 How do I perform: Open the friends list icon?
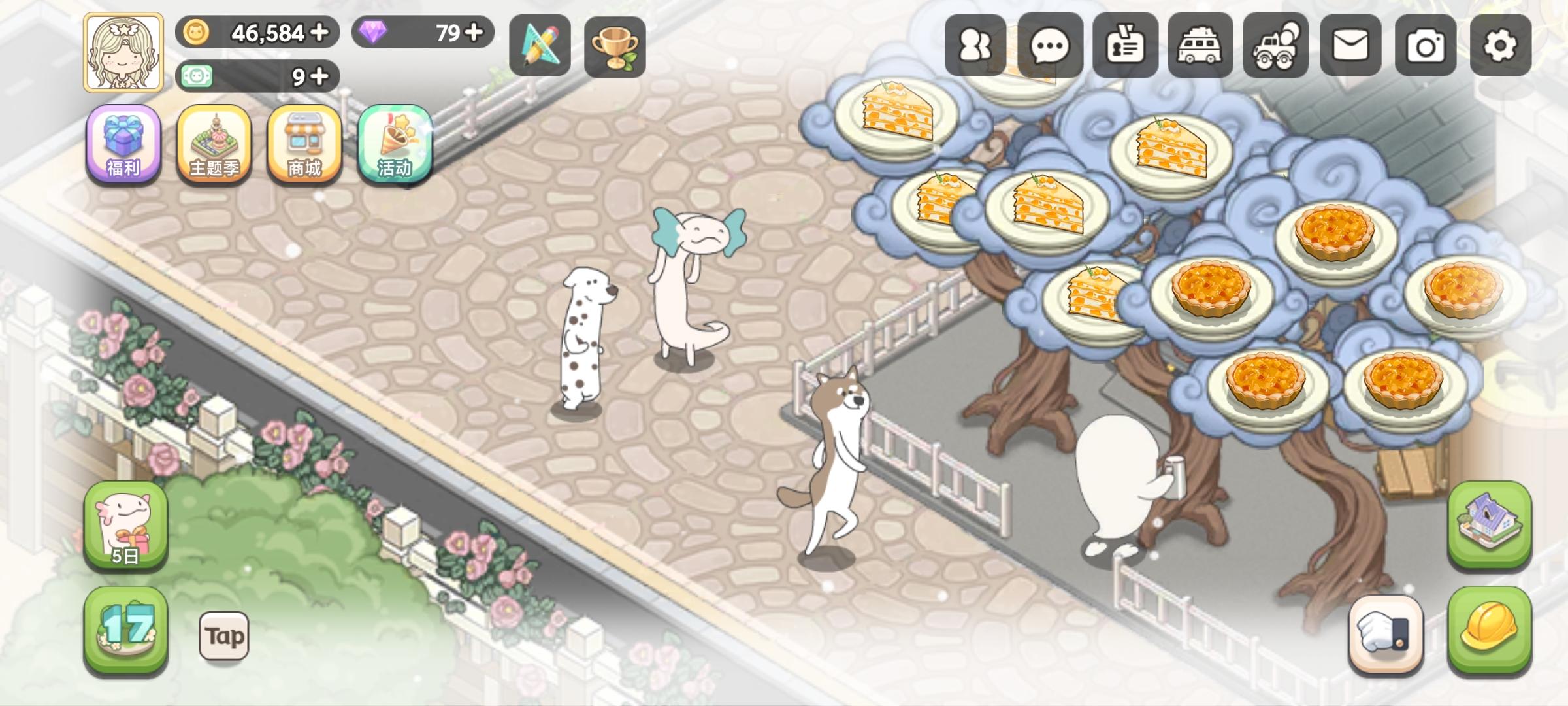click(x=974, y=46)
